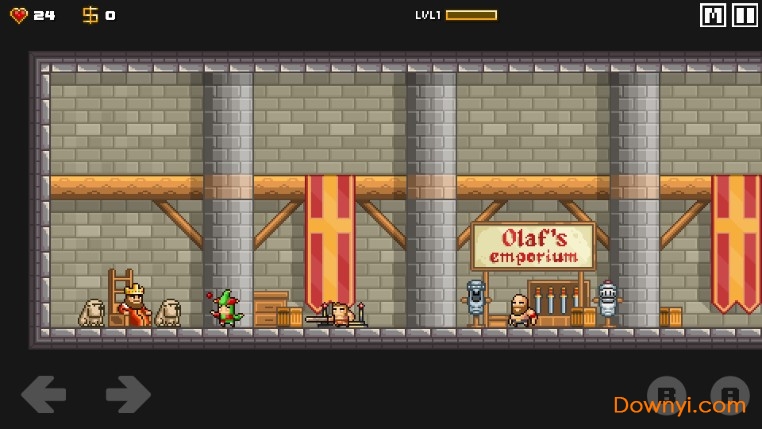Tap the move right arrow
Image resolution: width=762 pixels, height=429 pixels.
tap(128, 394)
